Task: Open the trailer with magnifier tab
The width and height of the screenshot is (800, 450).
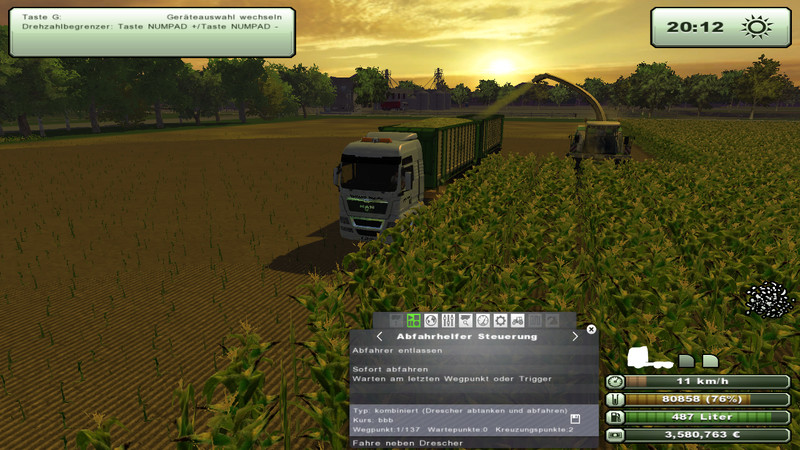Action: pos(465,321)
